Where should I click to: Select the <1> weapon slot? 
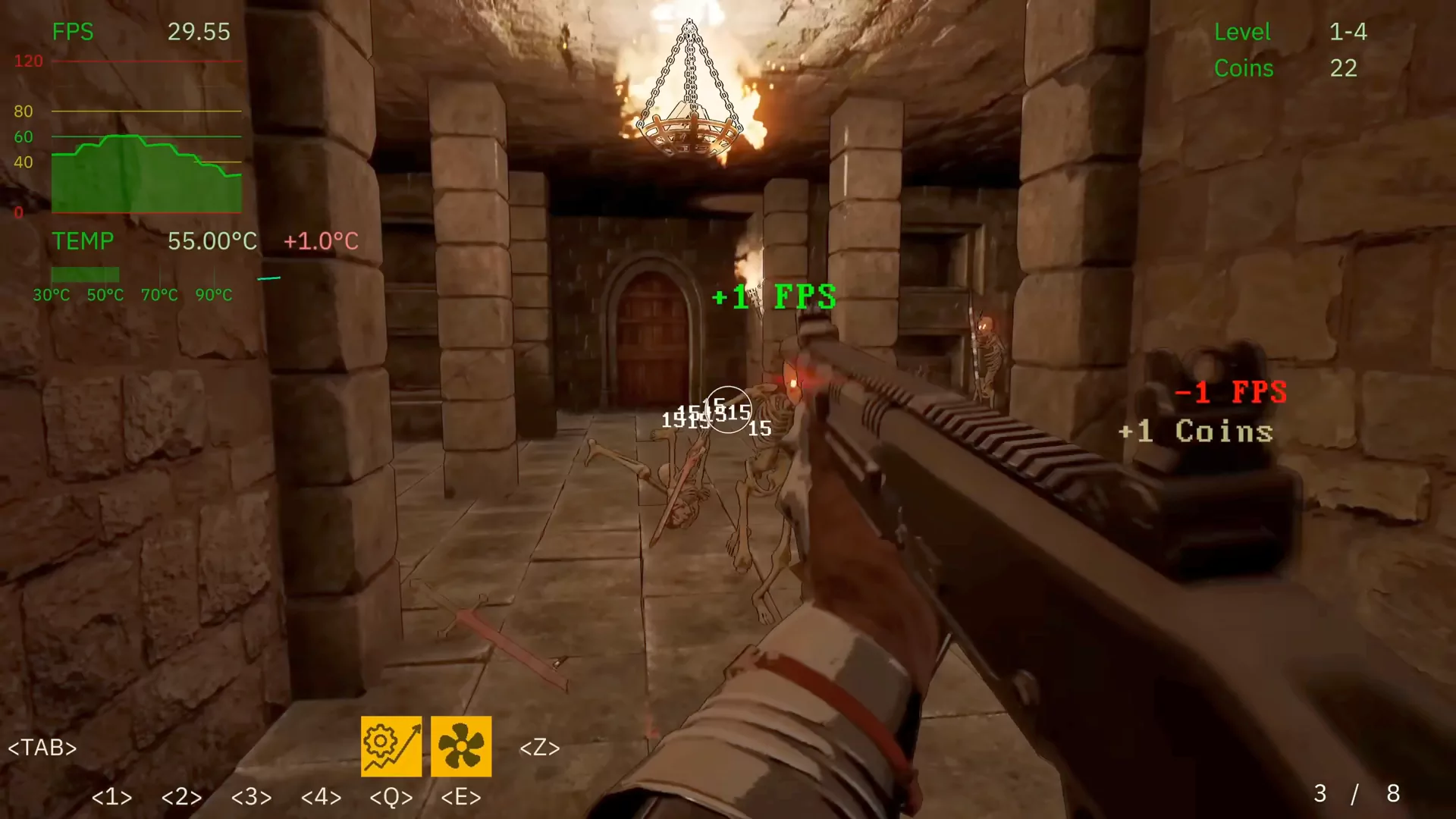(111, 797)
